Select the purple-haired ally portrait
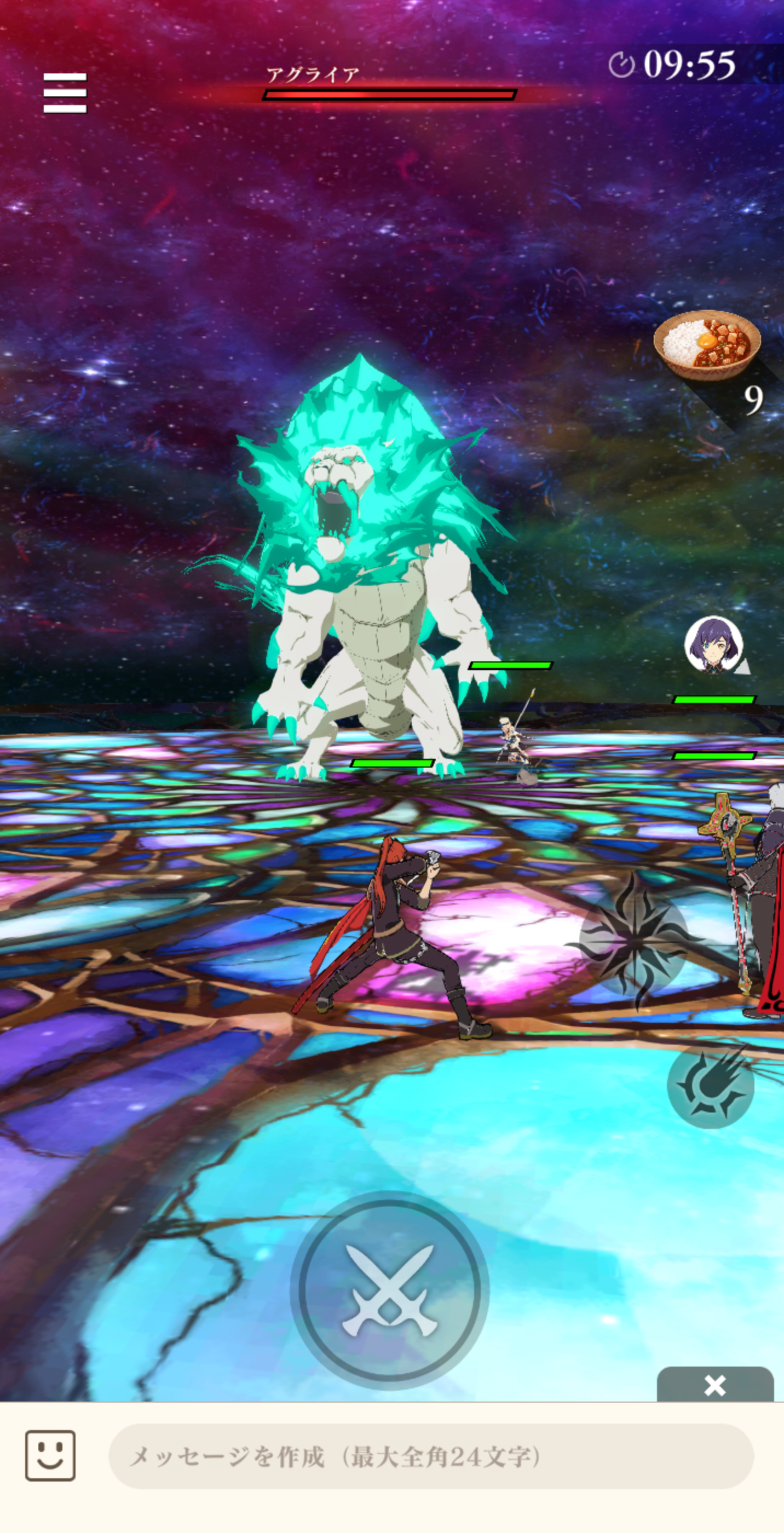 click(x=713, y=645)
